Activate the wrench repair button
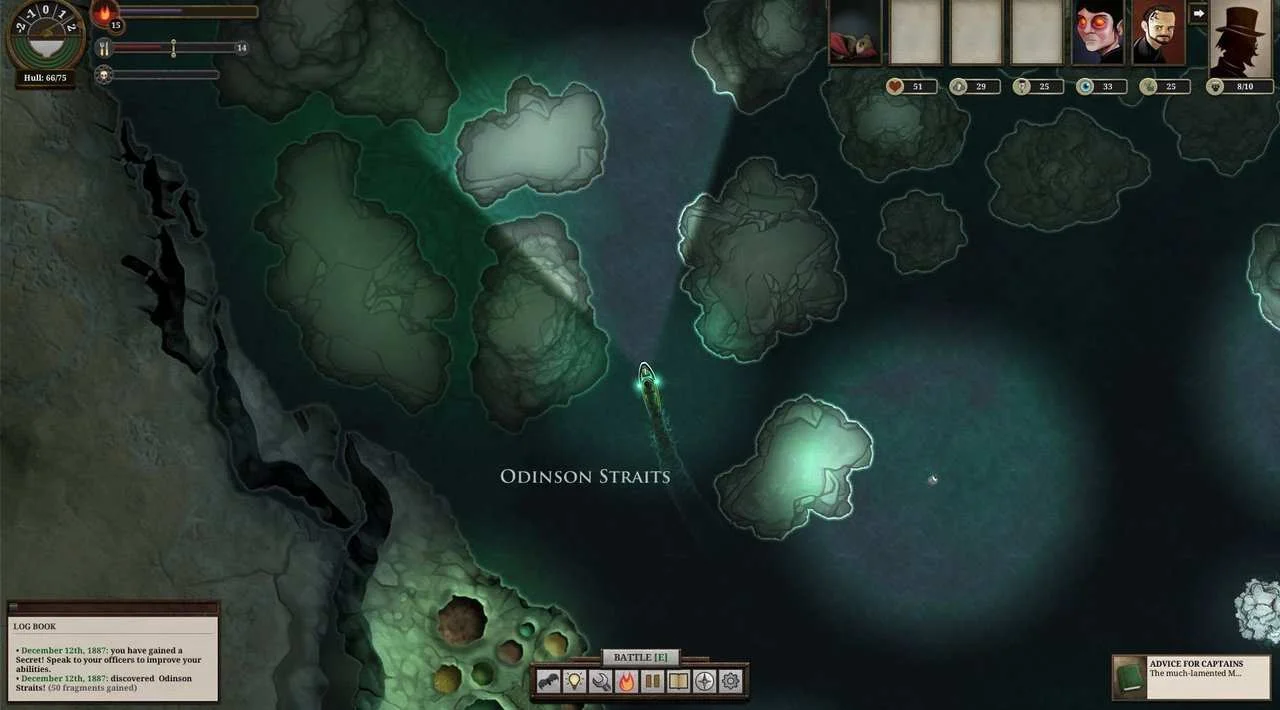Viewport: 1280px width, 710px height. (x=600, y=682)
